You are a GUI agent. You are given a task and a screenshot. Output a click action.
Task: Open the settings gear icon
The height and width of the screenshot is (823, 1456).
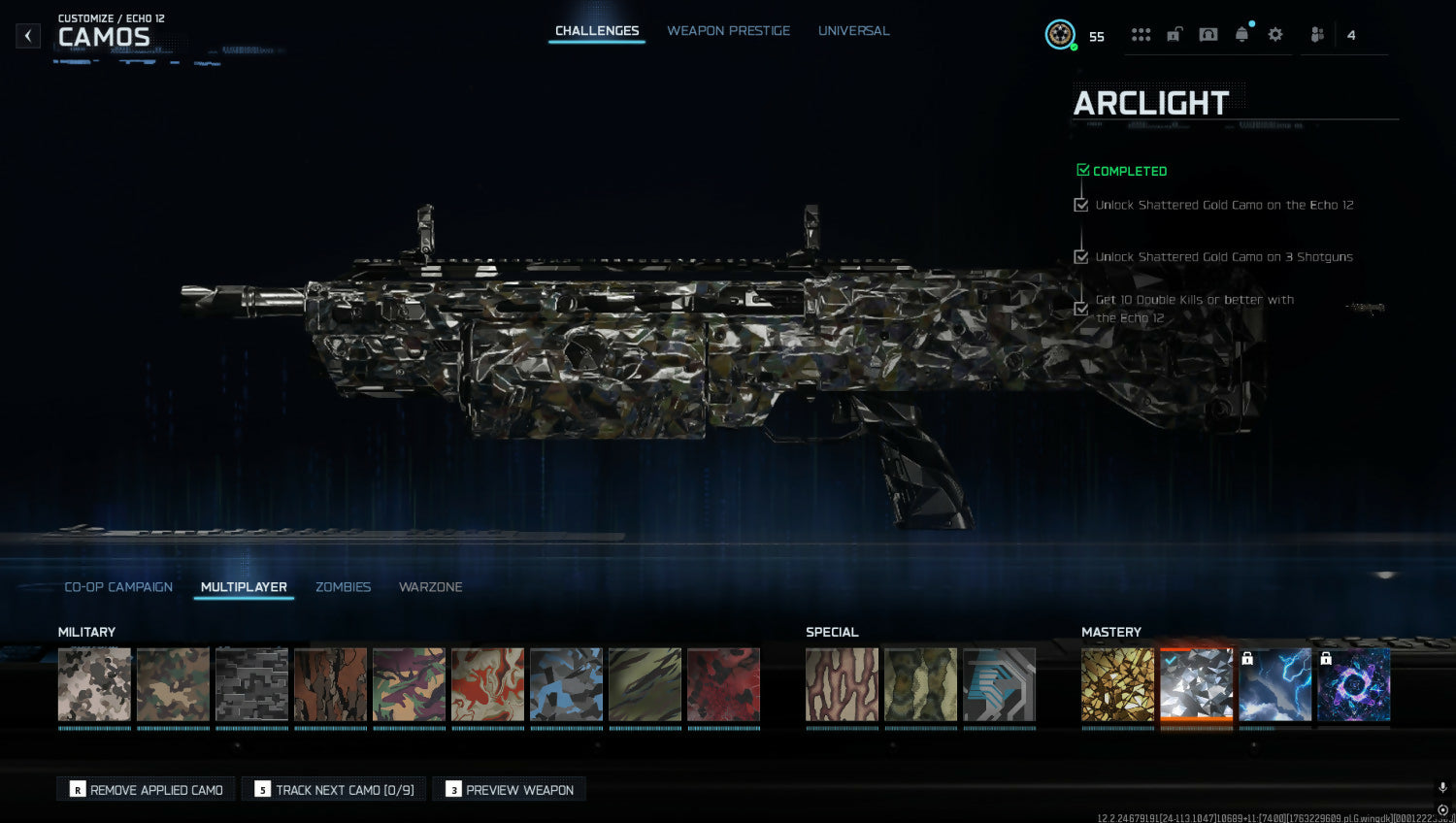pos(1275,35)
